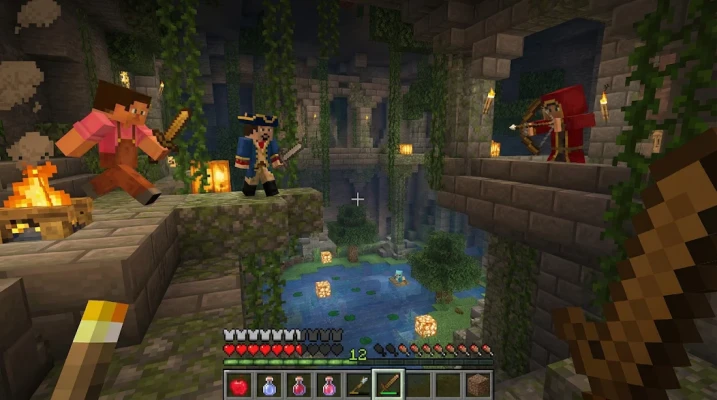Choose the arrow in the hotbar
The height and width of the screenshot is (400, 717).
(358, 383)
